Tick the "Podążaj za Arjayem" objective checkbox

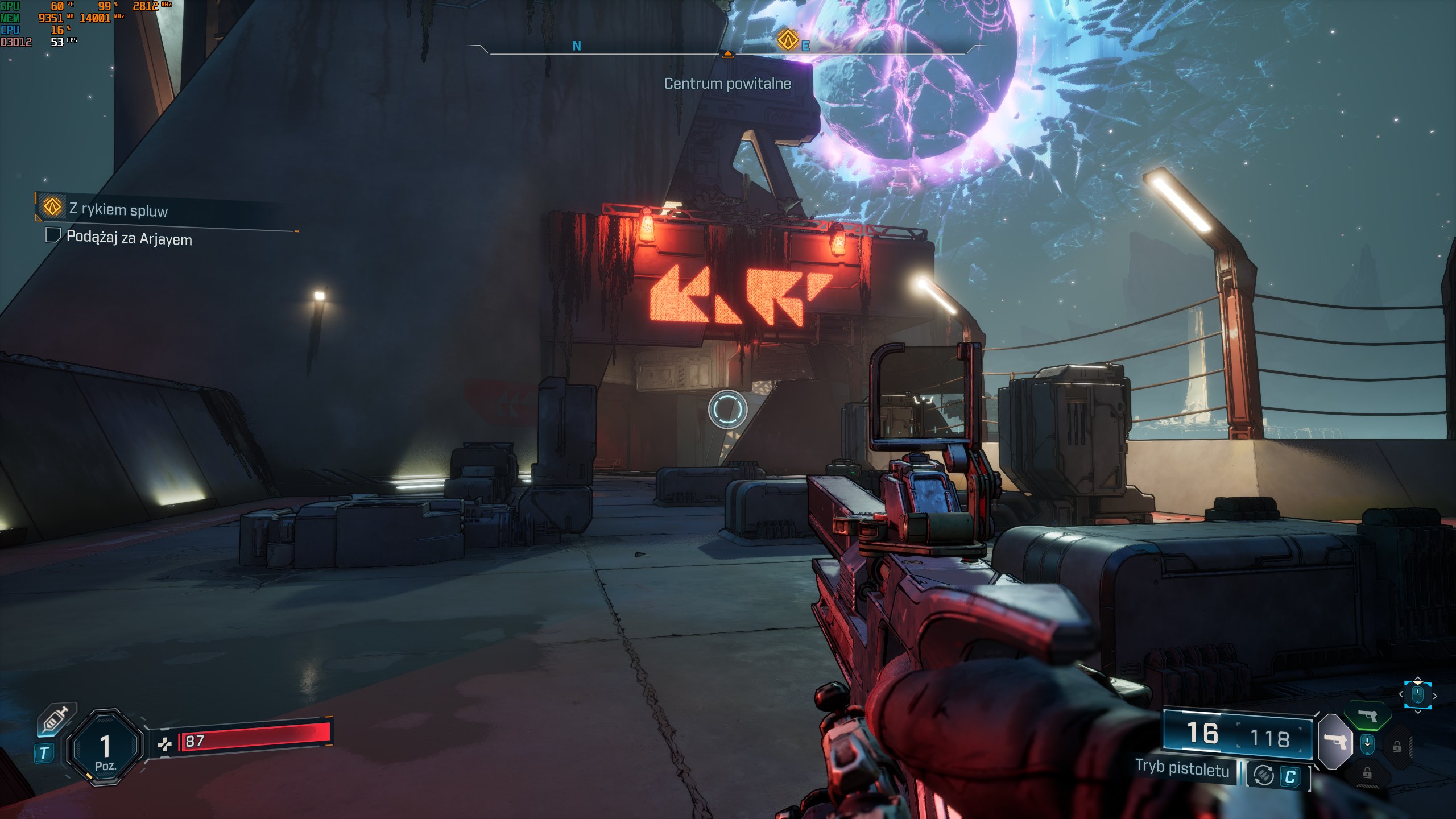tap(53, 235)
